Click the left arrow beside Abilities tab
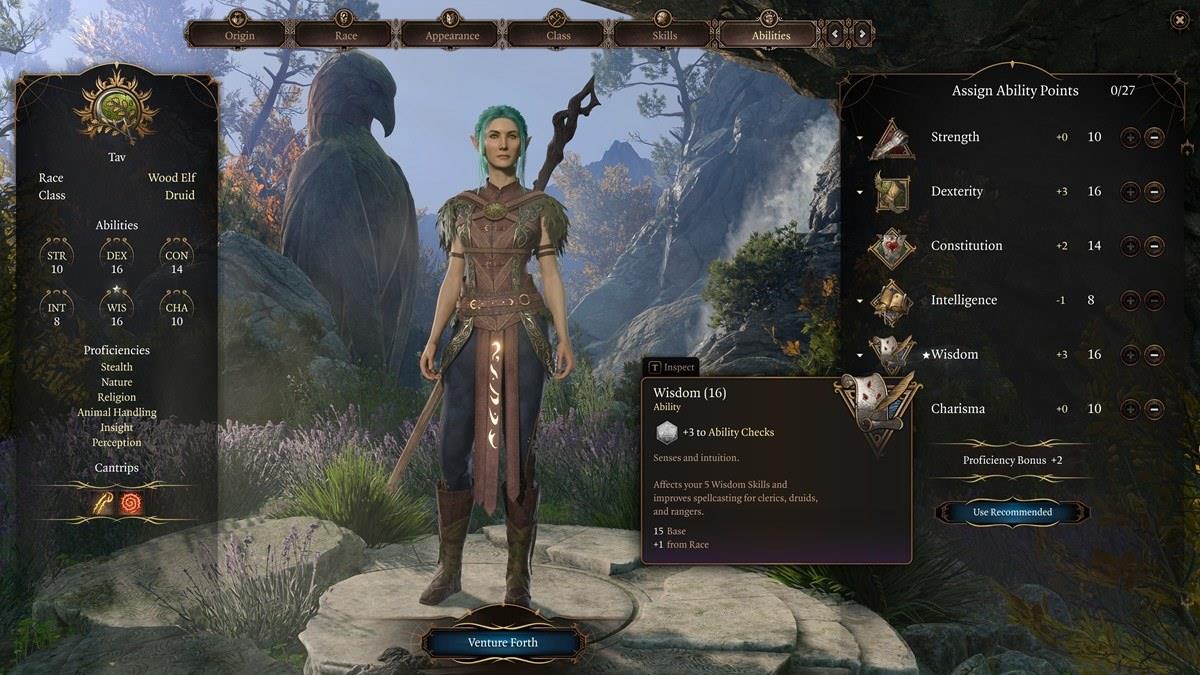This screenshot has width=1200, height=675. 836,34
